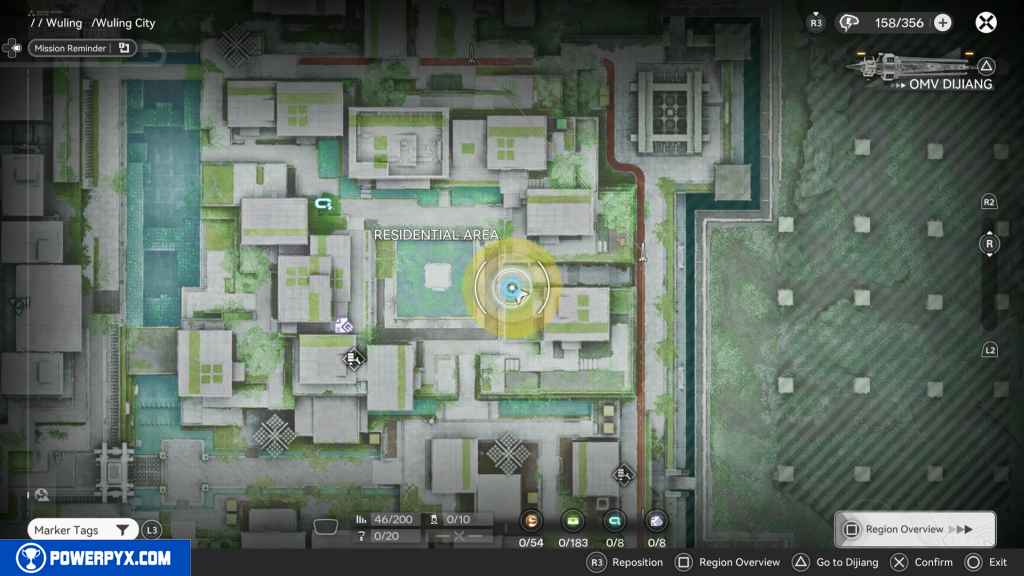This screenshot has height=576, width=1024.
Task: Select the purple collectible counter icon
Action: 656,520
